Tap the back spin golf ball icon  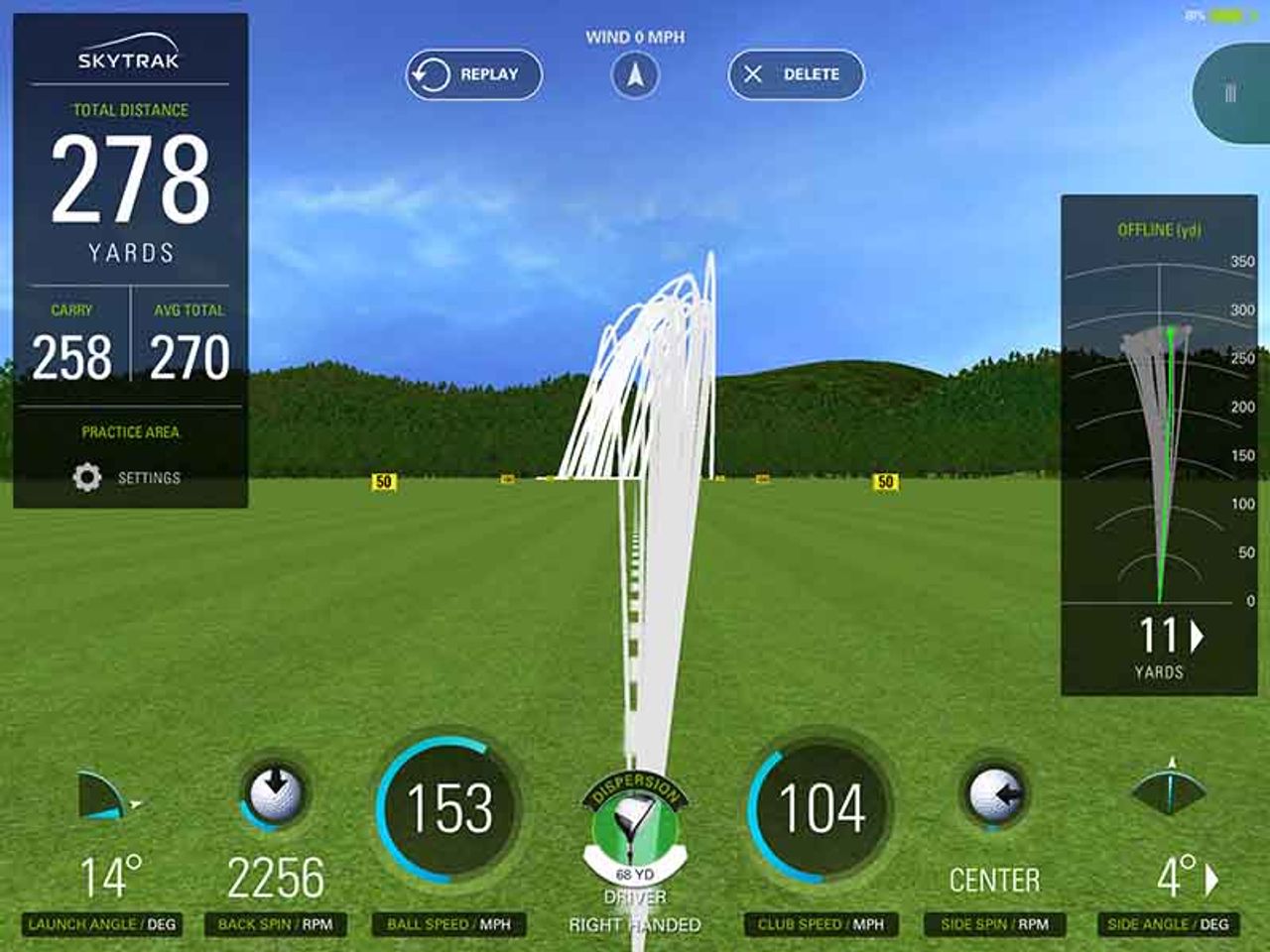(x=272, y=794)
